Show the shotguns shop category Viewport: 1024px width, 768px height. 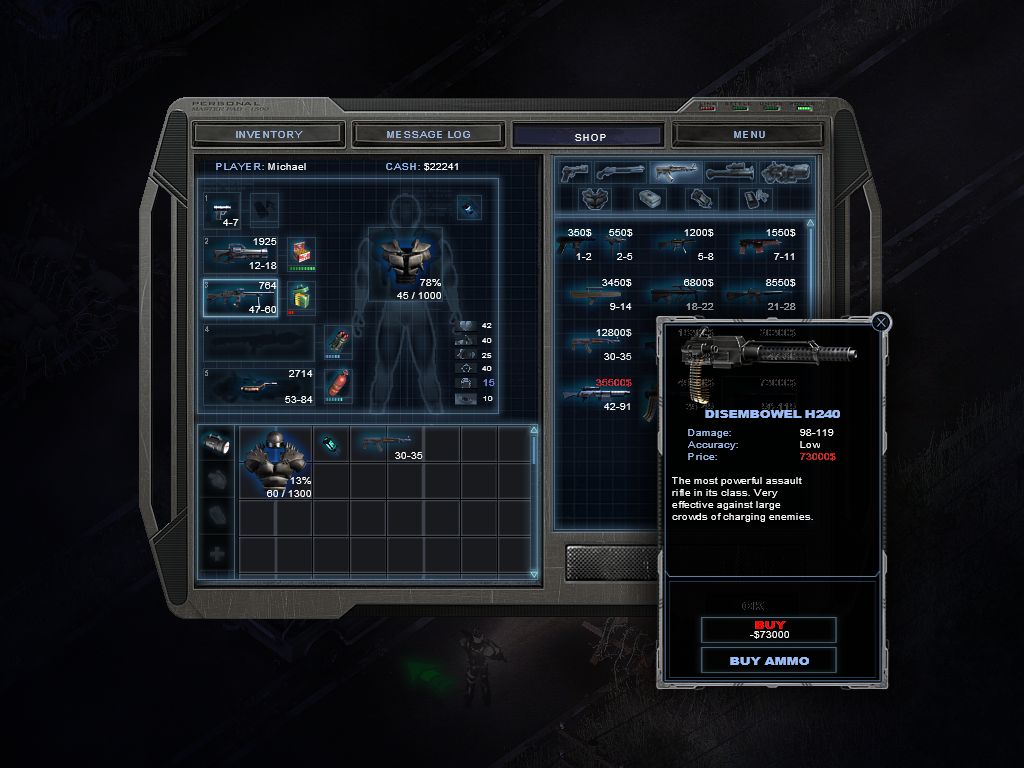tap(620, 172)
